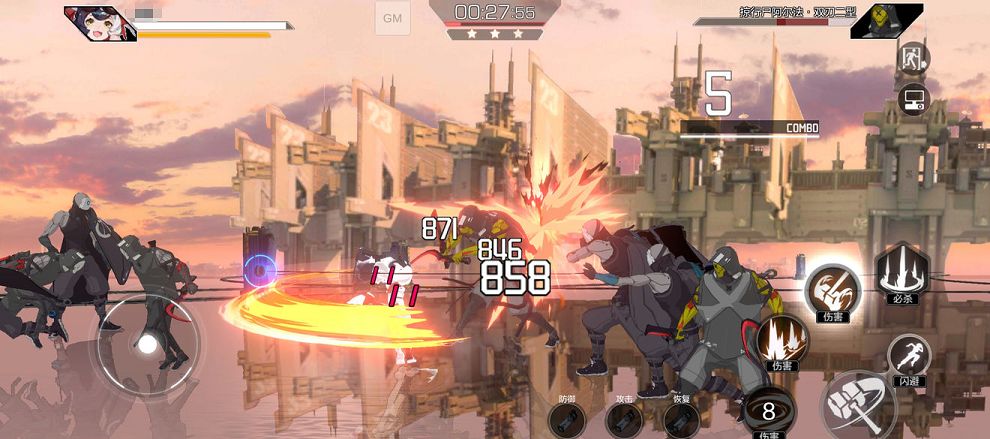990x439 pixels.
Task: Tap the exit door icon to leave battle
Action: (x=913, y=56)
